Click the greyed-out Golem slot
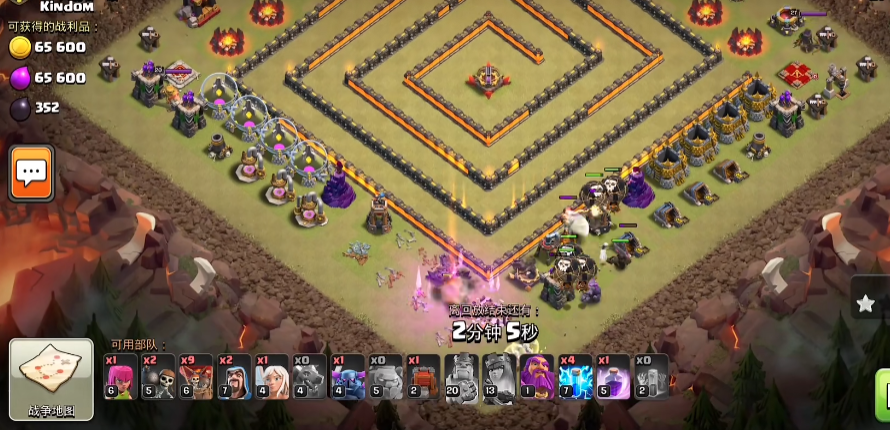This screenshot has width=890, height=430. (386, 377)
